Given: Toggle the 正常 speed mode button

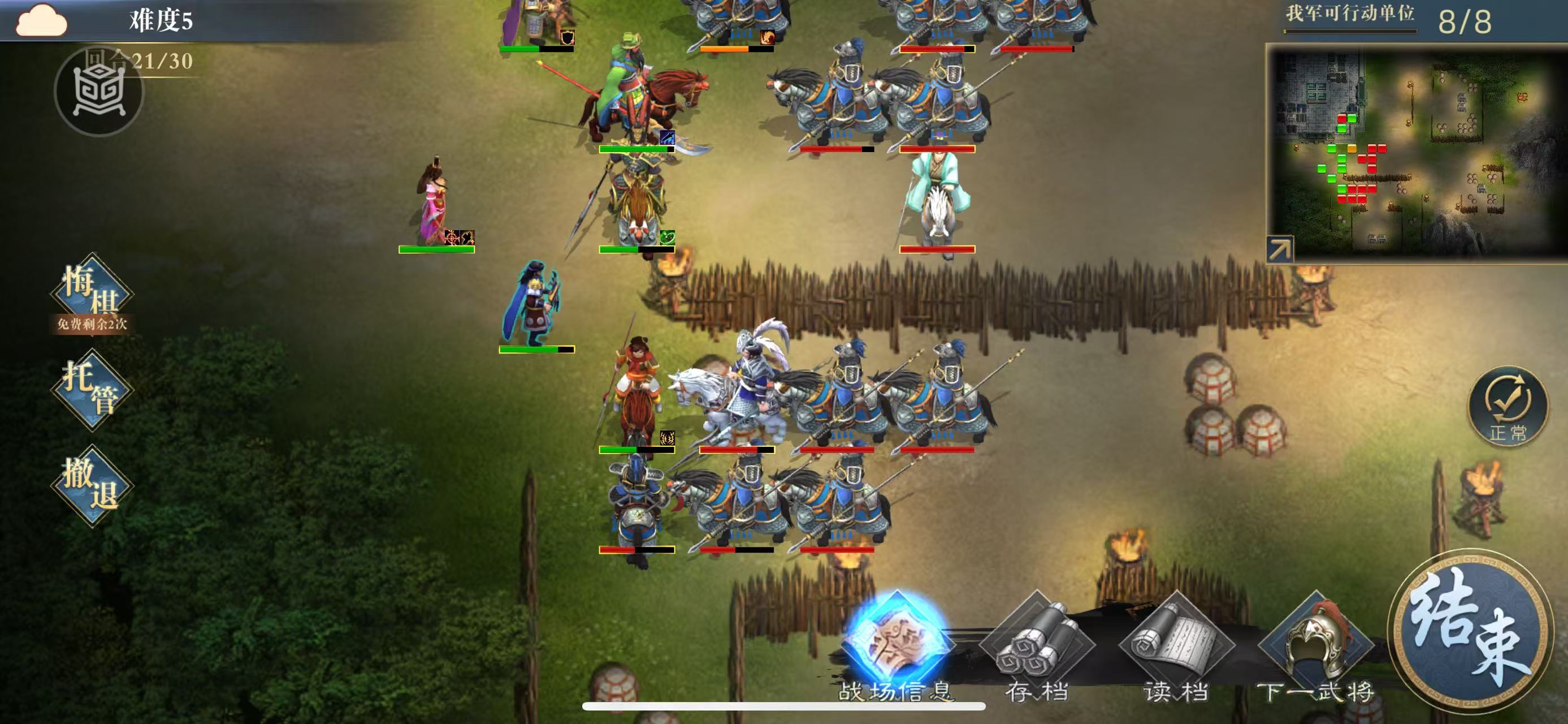Looking at the screenshot, I should (x=1508, y=406).
